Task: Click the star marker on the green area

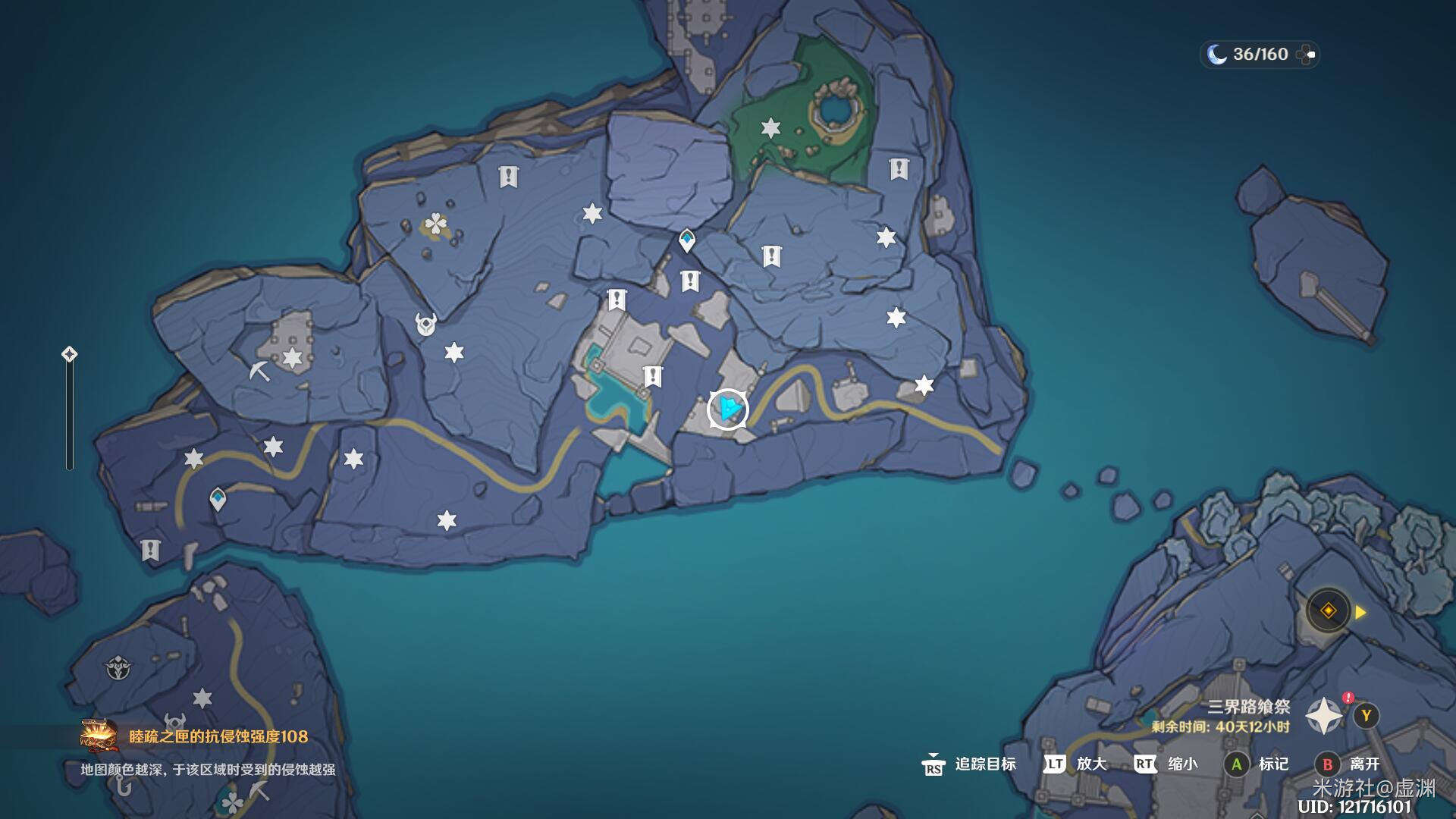Action: [x=770, y=128]
